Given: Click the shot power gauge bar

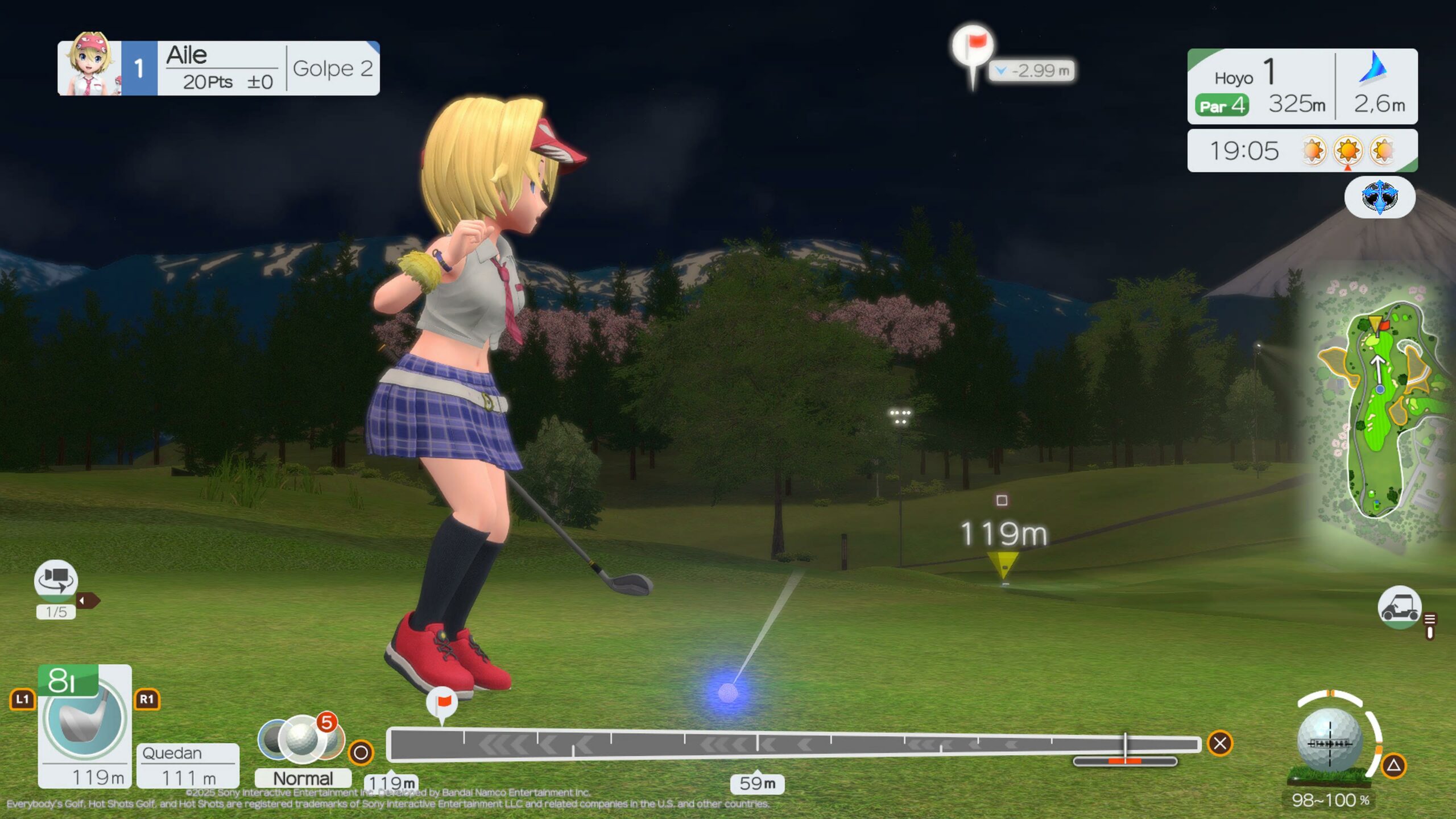Looking at the screenshot, I should point(793,744).
